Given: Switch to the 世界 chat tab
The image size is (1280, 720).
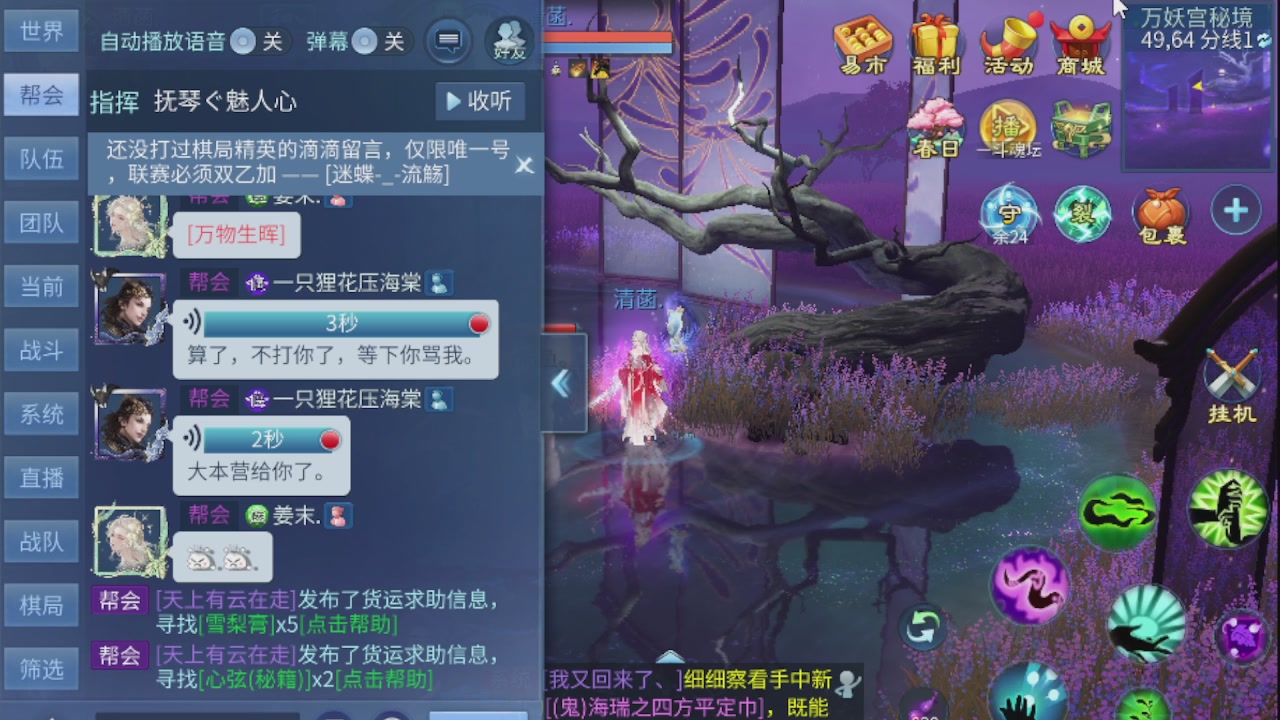Looking at the screenshot, I should [x=40, y=31].
